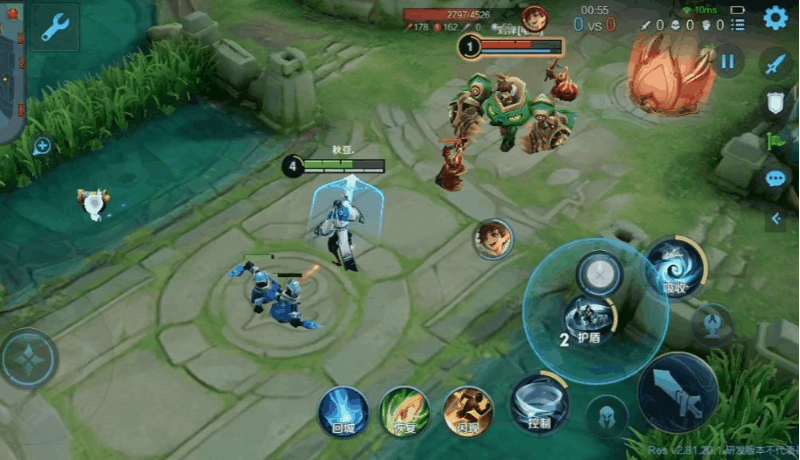Use the 恢复 heal ability

(405, 410)
